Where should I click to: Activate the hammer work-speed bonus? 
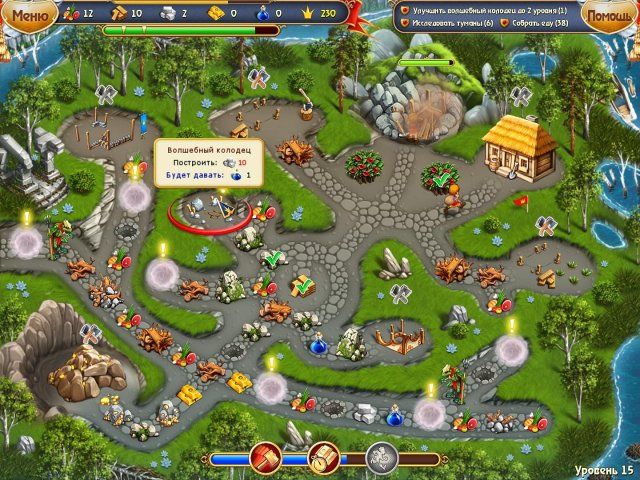(267, 457)
